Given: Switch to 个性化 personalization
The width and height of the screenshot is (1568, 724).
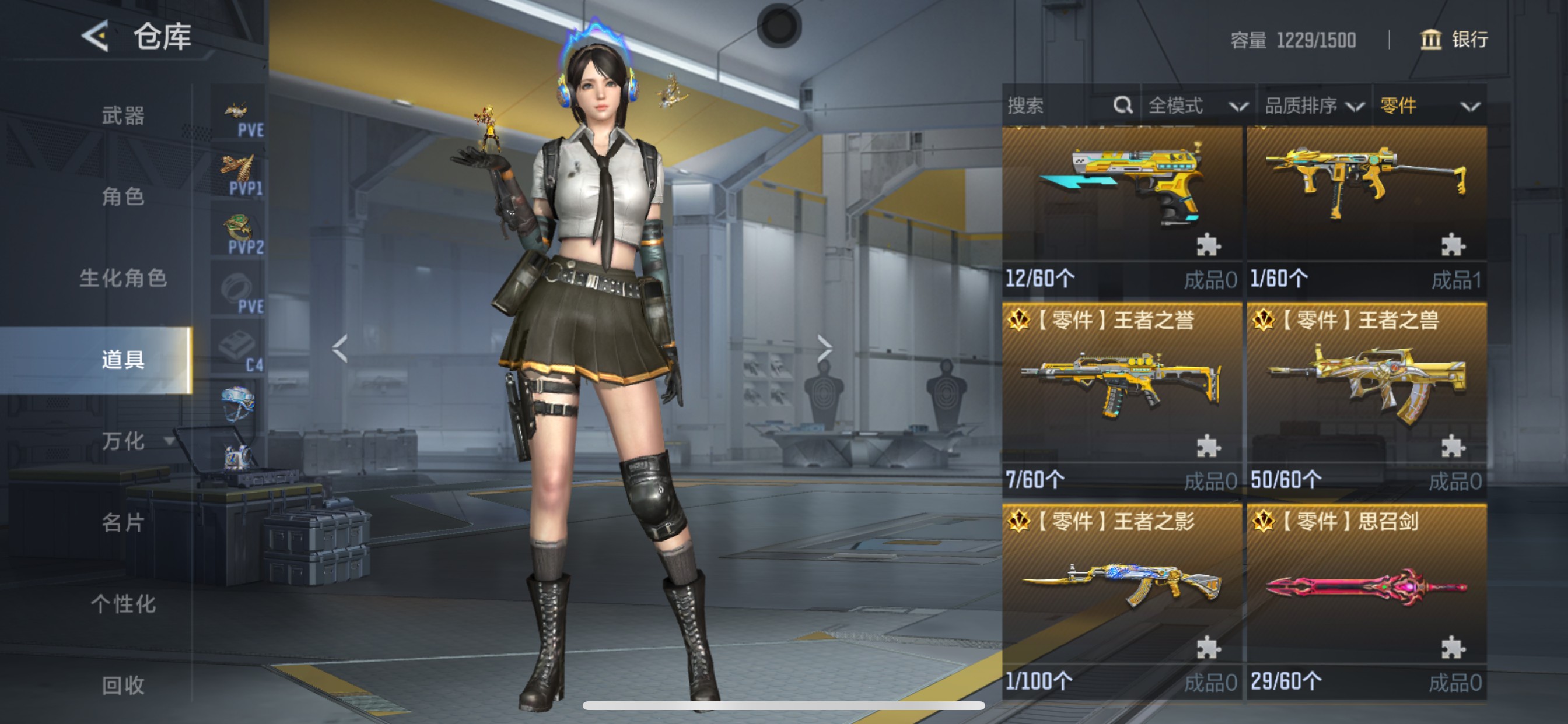Looking at the screenshot, I should coord(123,603).
